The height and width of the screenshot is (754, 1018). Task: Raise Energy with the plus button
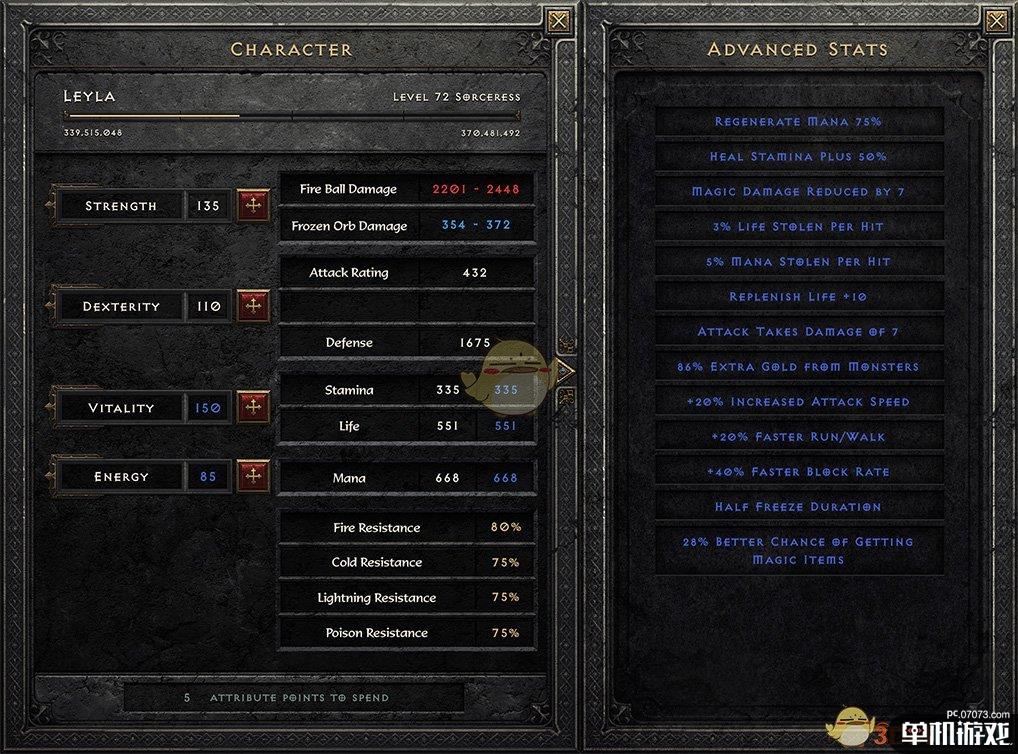tap(253, 477)
